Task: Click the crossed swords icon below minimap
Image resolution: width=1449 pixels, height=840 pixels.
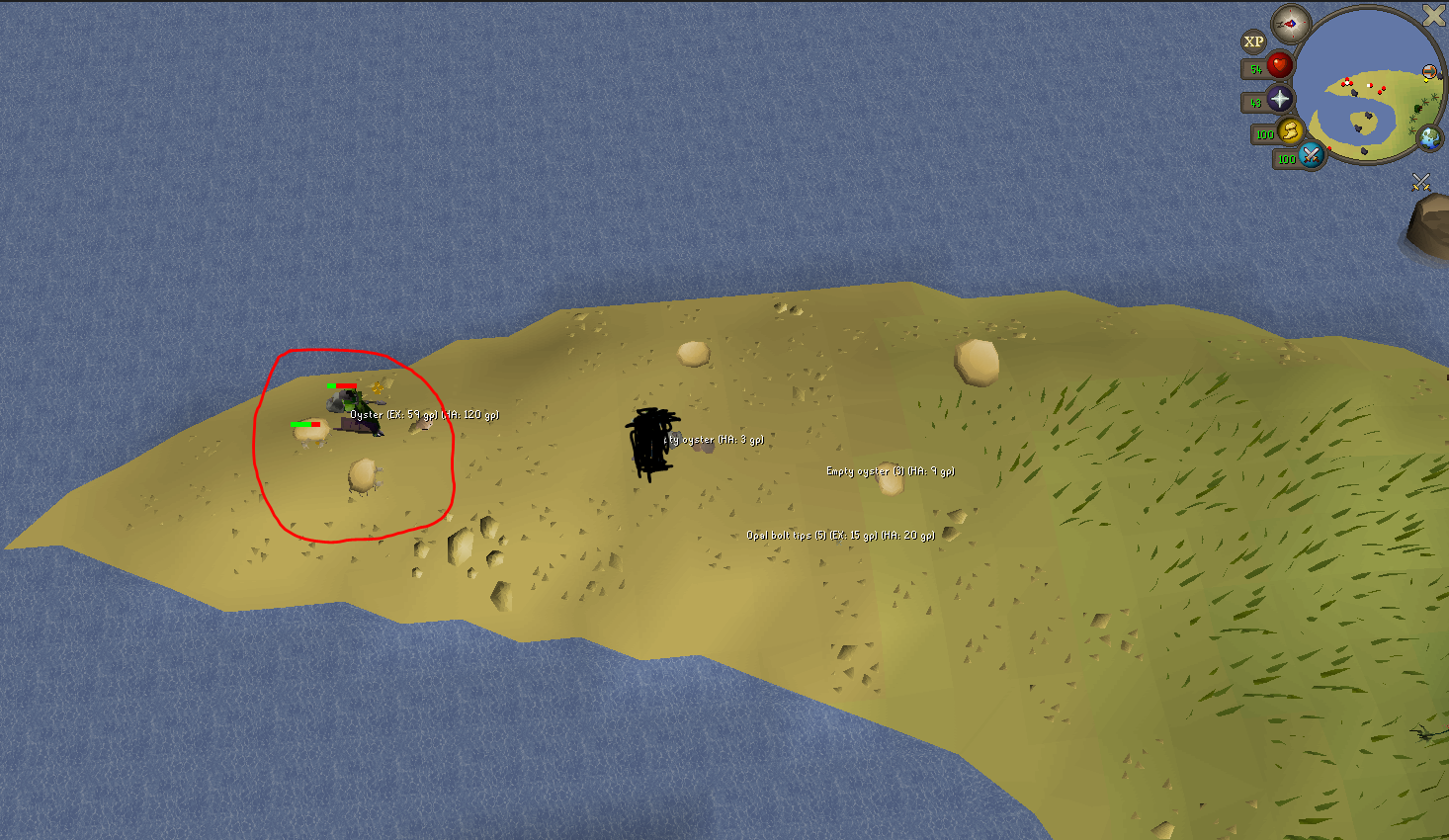Action: click(1421, 181)
